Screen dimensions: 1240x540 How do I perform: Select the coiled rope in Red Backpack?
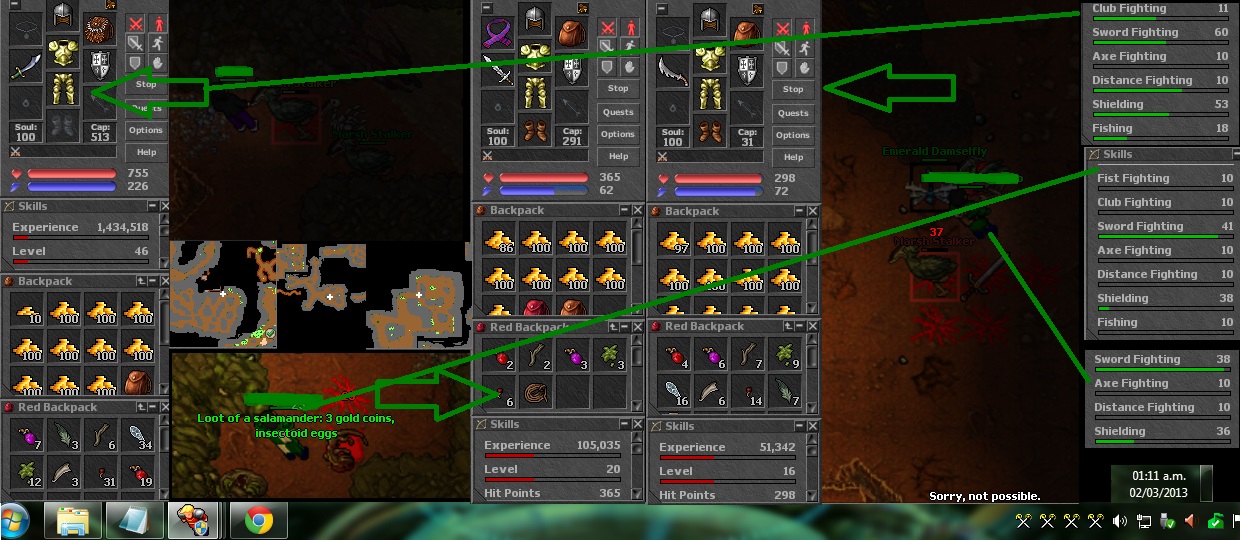tap(534, 392)
